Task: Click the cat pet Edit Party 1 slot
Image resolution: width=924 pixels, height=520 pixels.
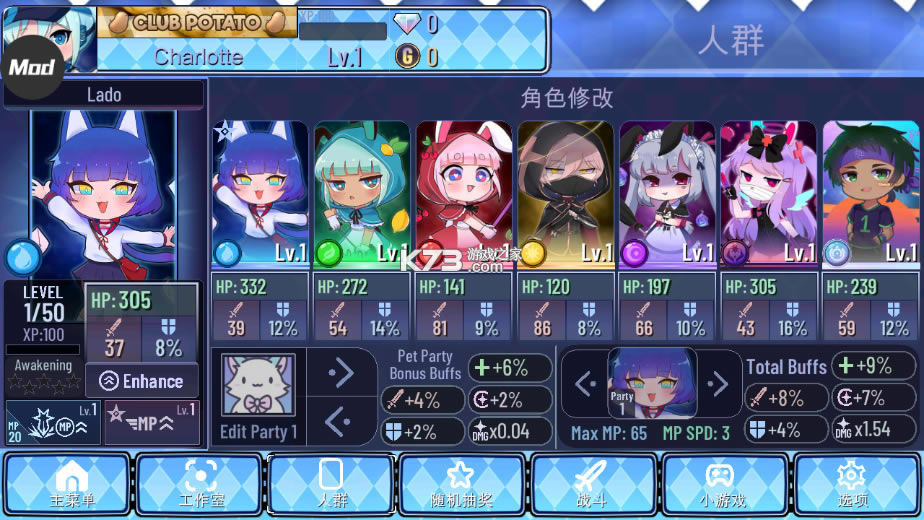Action: click(x=258, y=395)
